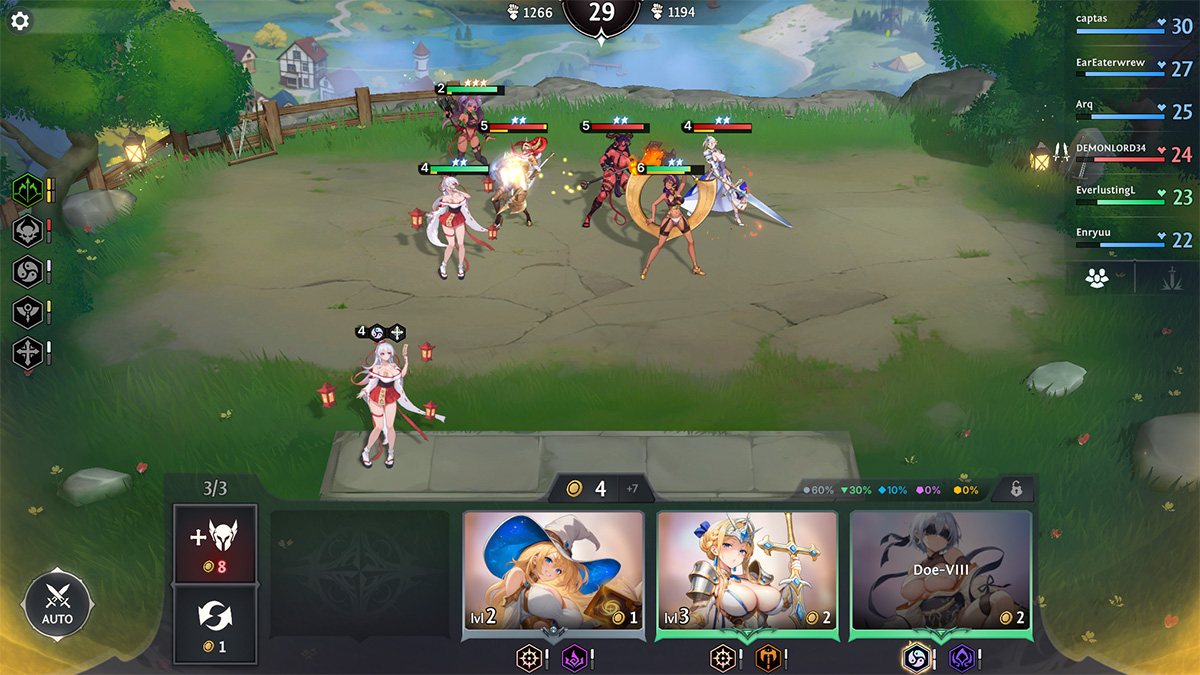Switch to the sword tab
1200x675 pixels.
click(1164, 278)
